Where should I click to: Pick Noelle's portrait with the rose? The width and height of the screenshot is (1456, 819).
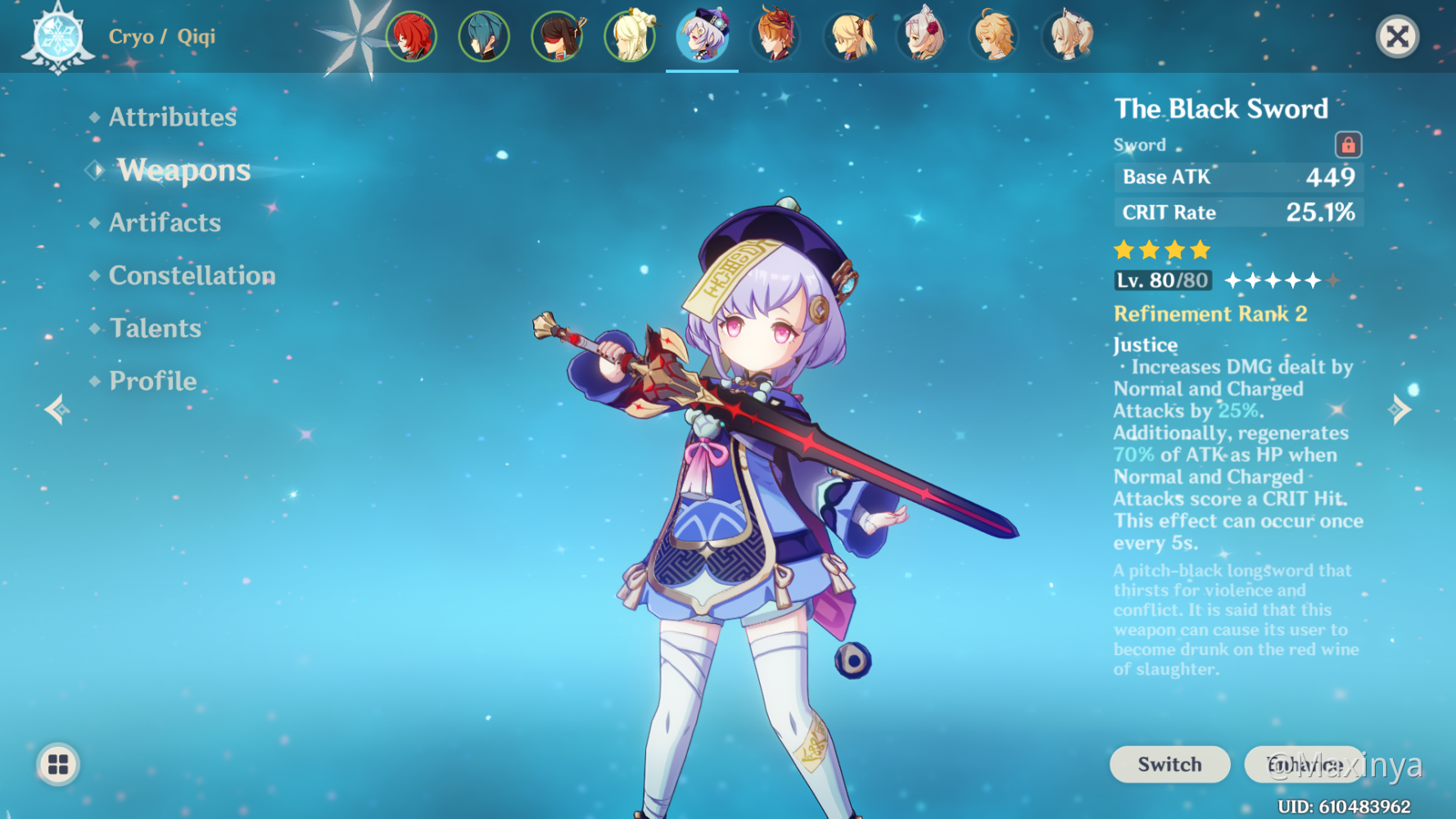(922, 37)
